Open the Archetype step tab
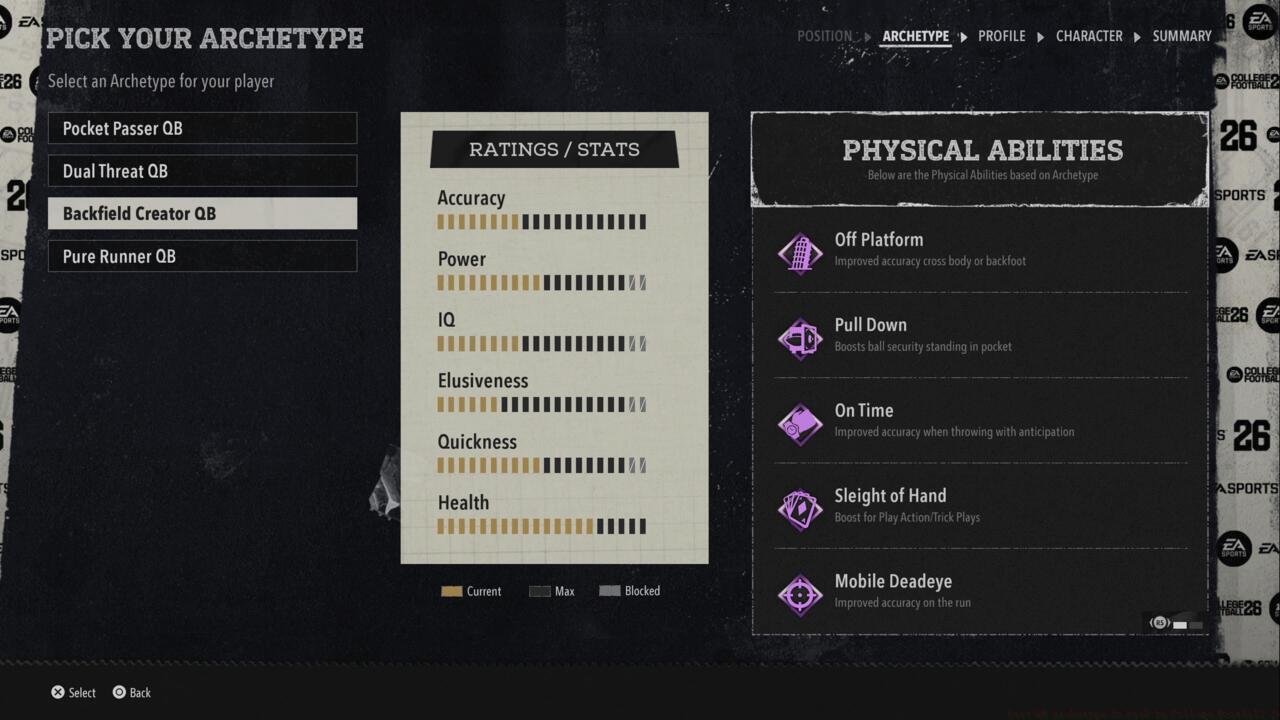The width and height of the screenshot is (1280, 720). (915, 36)
